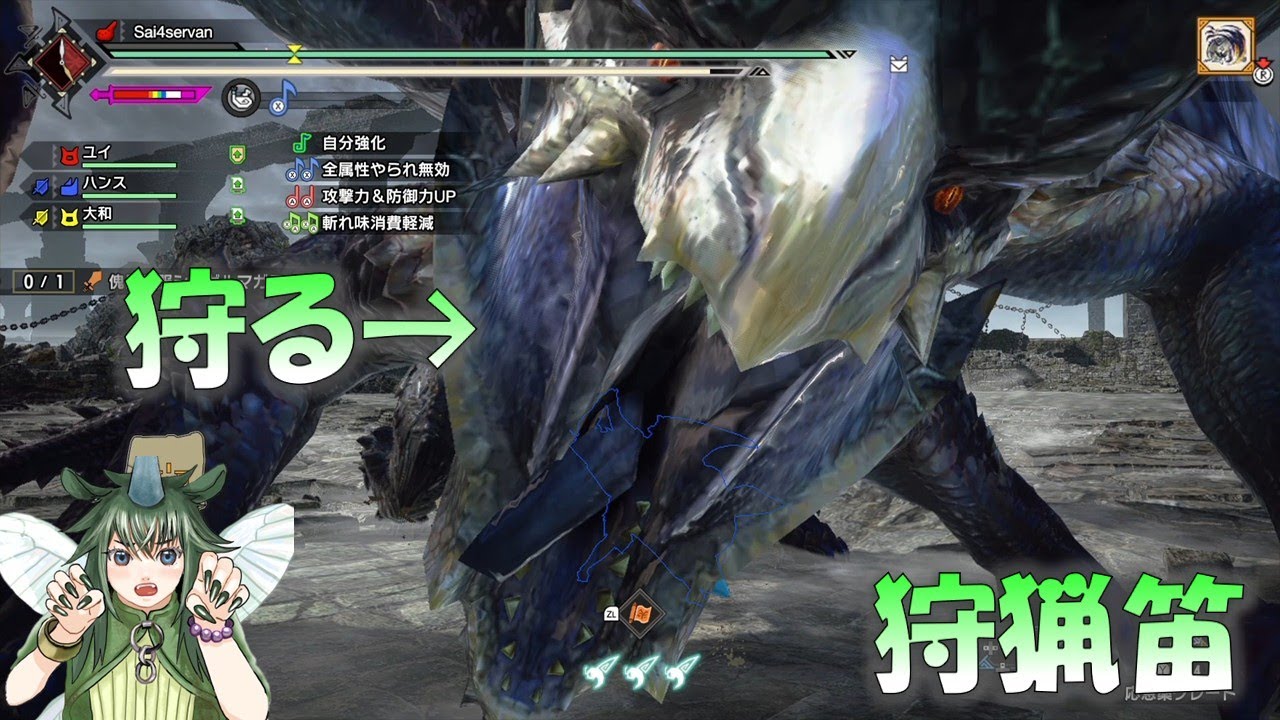Click the white envelope notification icon
Screen dimensions: 1280x720
[898, 65]
